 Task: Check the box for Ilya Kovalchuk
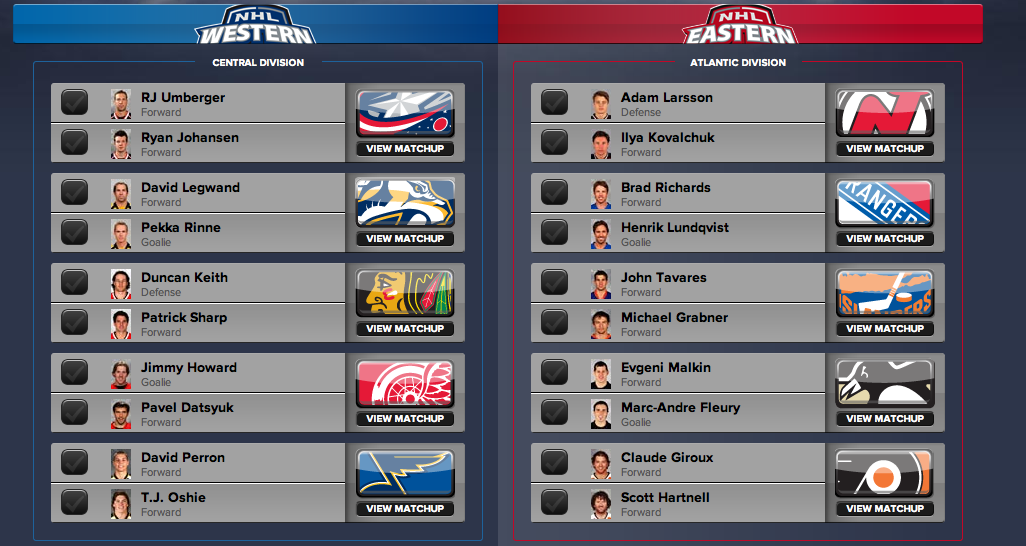(554, 143)
